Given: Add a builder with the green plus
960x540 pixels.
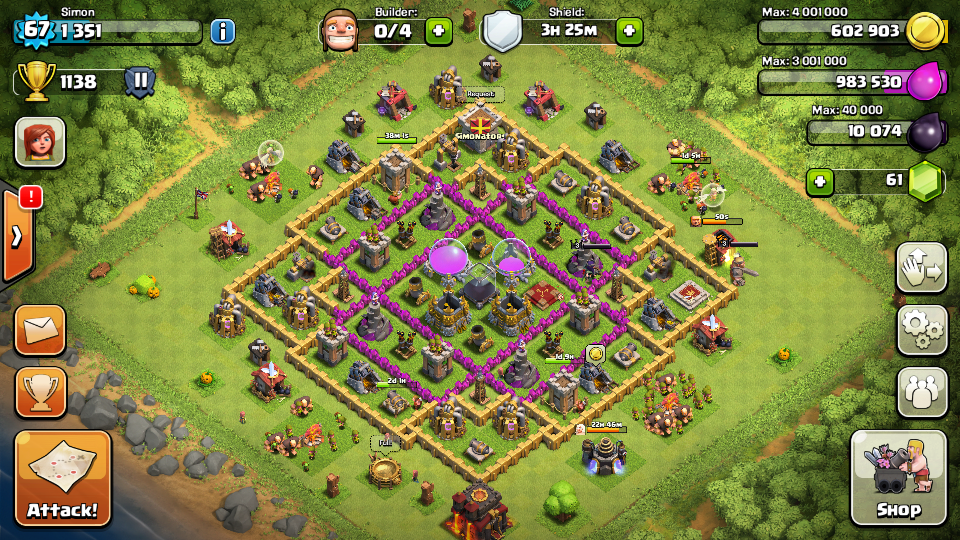Looking at the screenshot, I should [438, 31].
